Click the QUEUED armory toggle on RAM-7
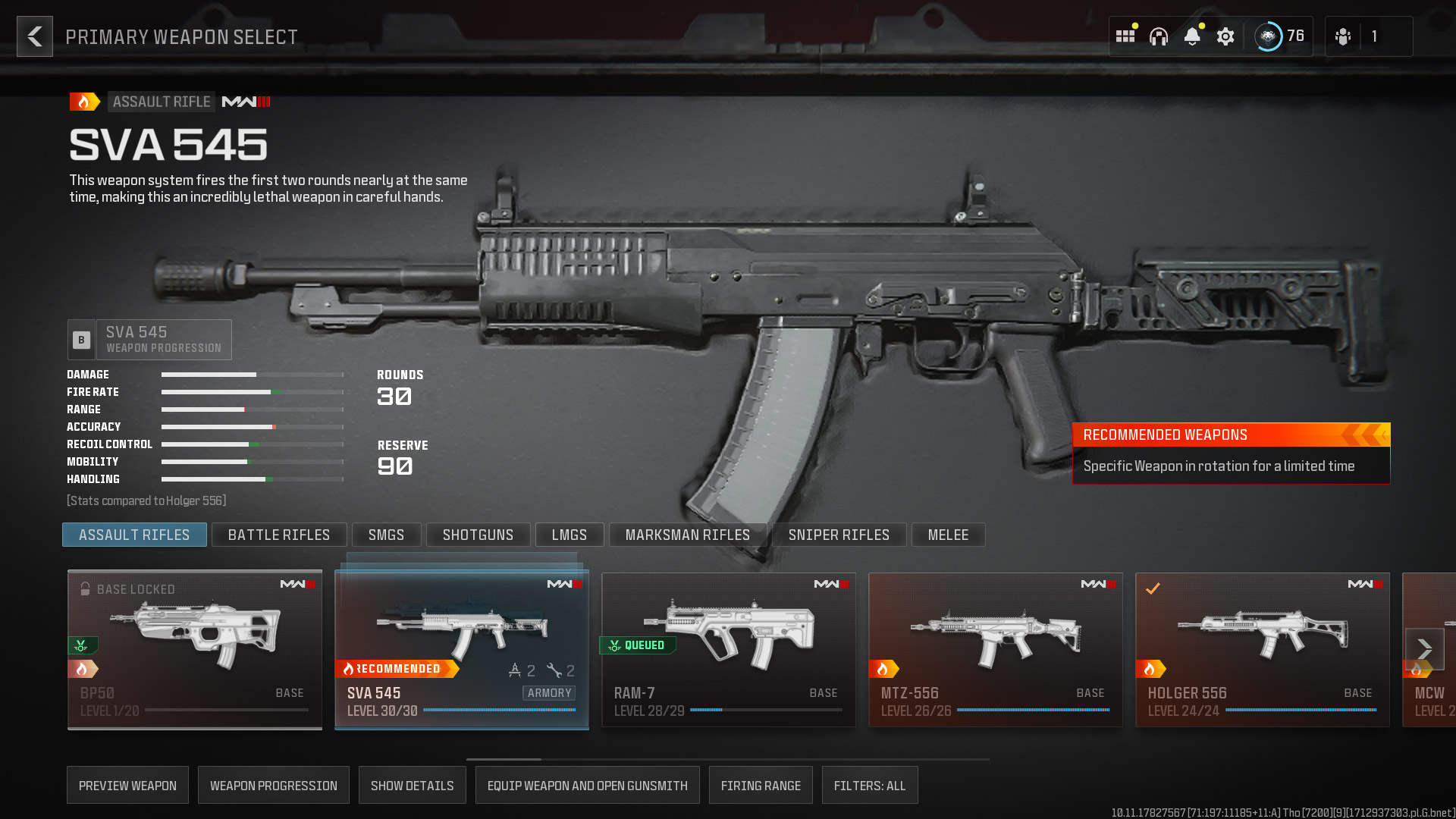This screenshot has height=819, width=1456. 638,645
